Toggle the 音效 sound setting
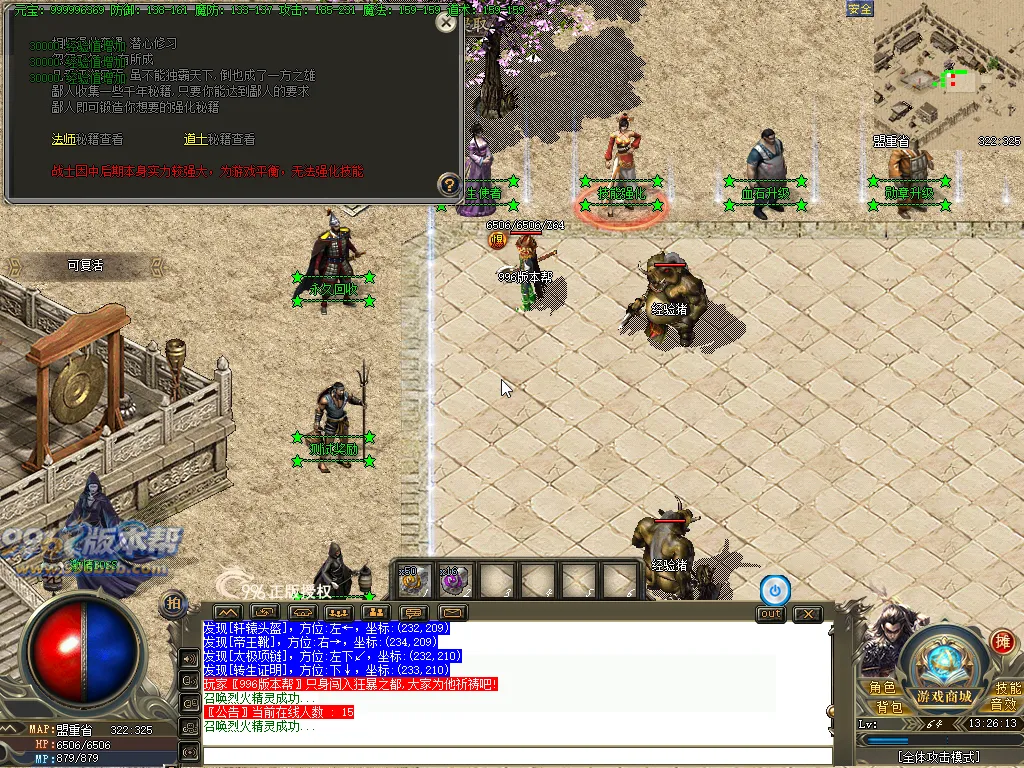This screenshot has width=1024, height=768. (1004, 706)
